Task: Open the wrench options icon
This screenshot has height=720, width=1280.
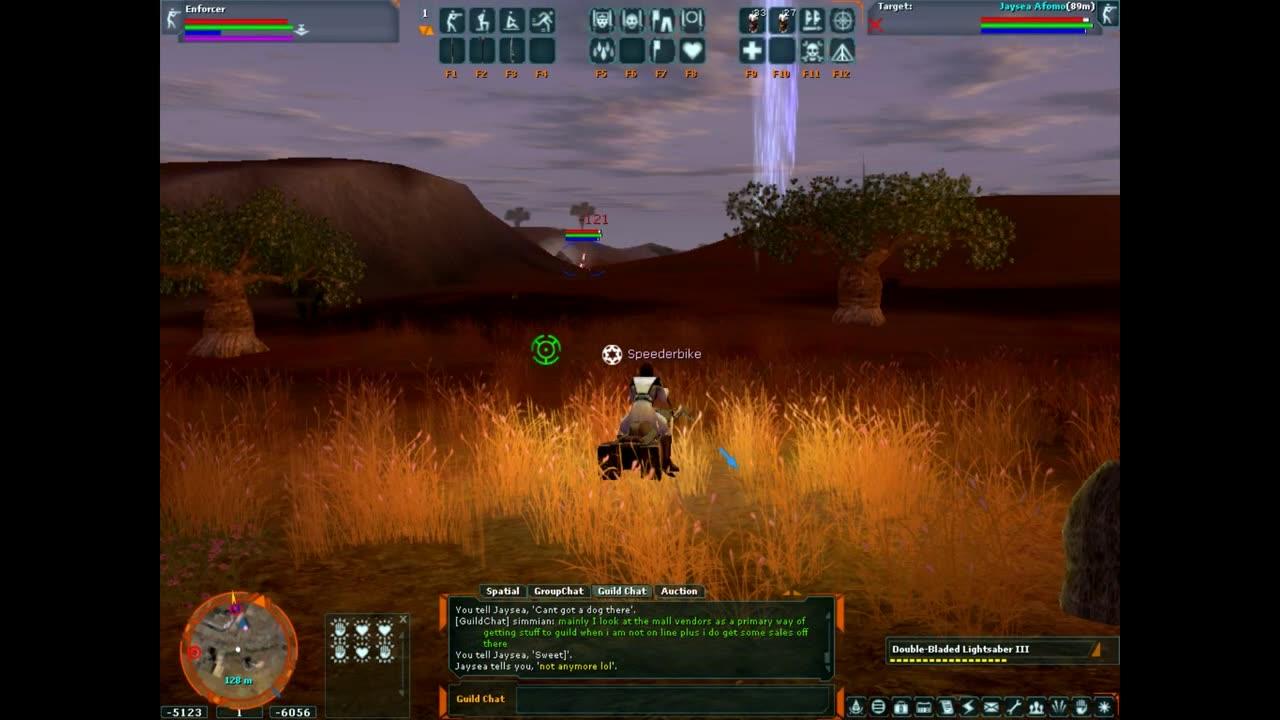Action: click(x=1014, y=707)
